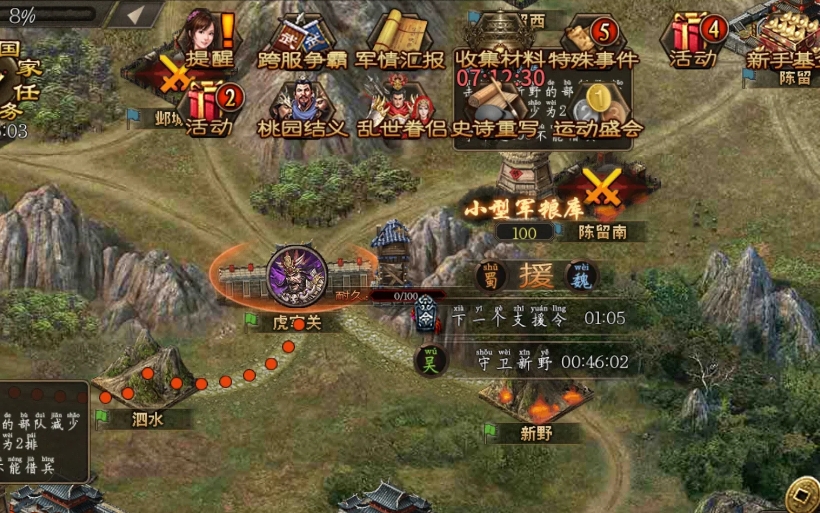
Task: Select the 泗水 city node
Action: [145, 372]
